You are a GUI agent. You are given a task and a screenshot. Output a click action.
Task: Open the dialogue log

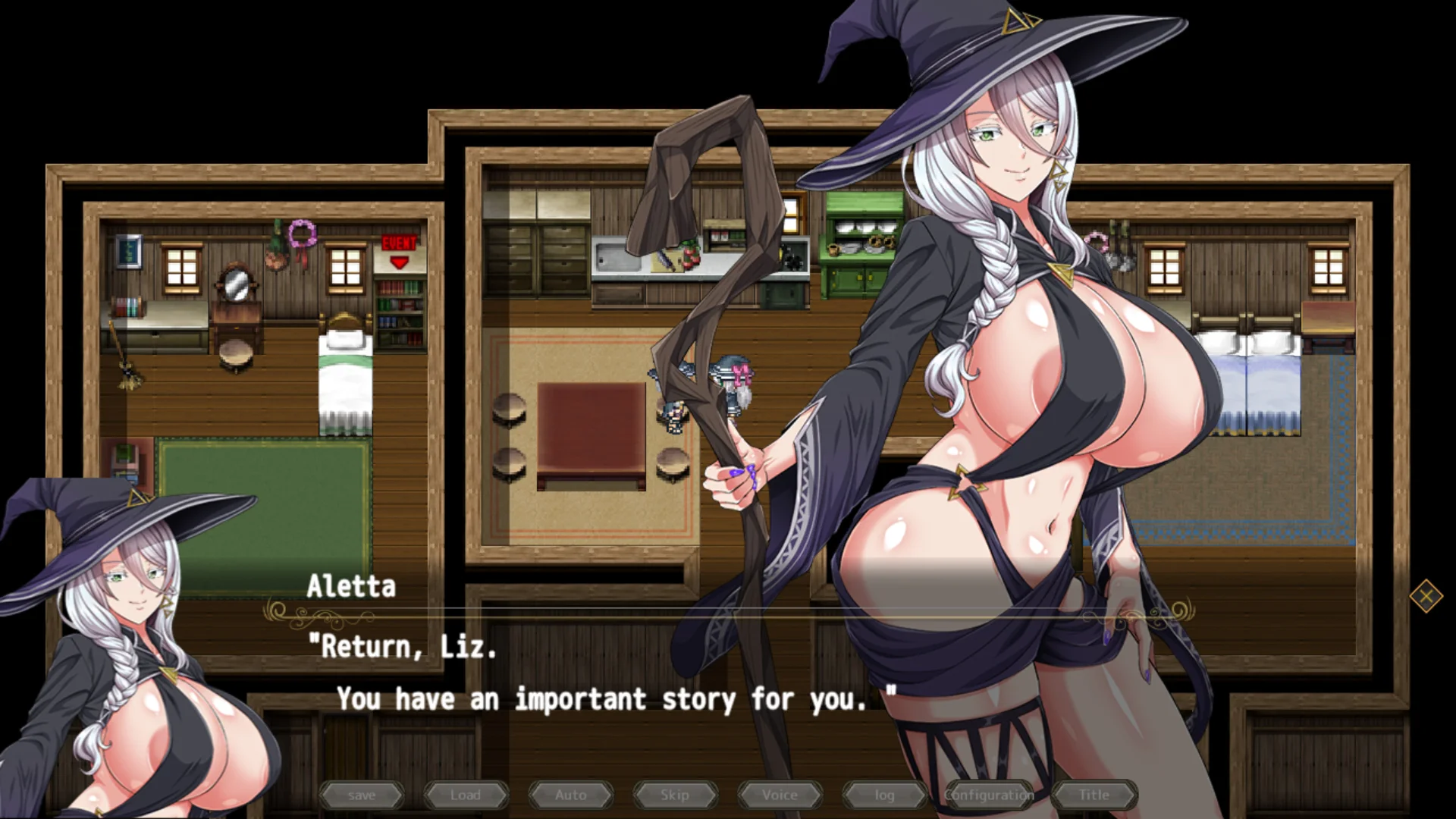884,795
